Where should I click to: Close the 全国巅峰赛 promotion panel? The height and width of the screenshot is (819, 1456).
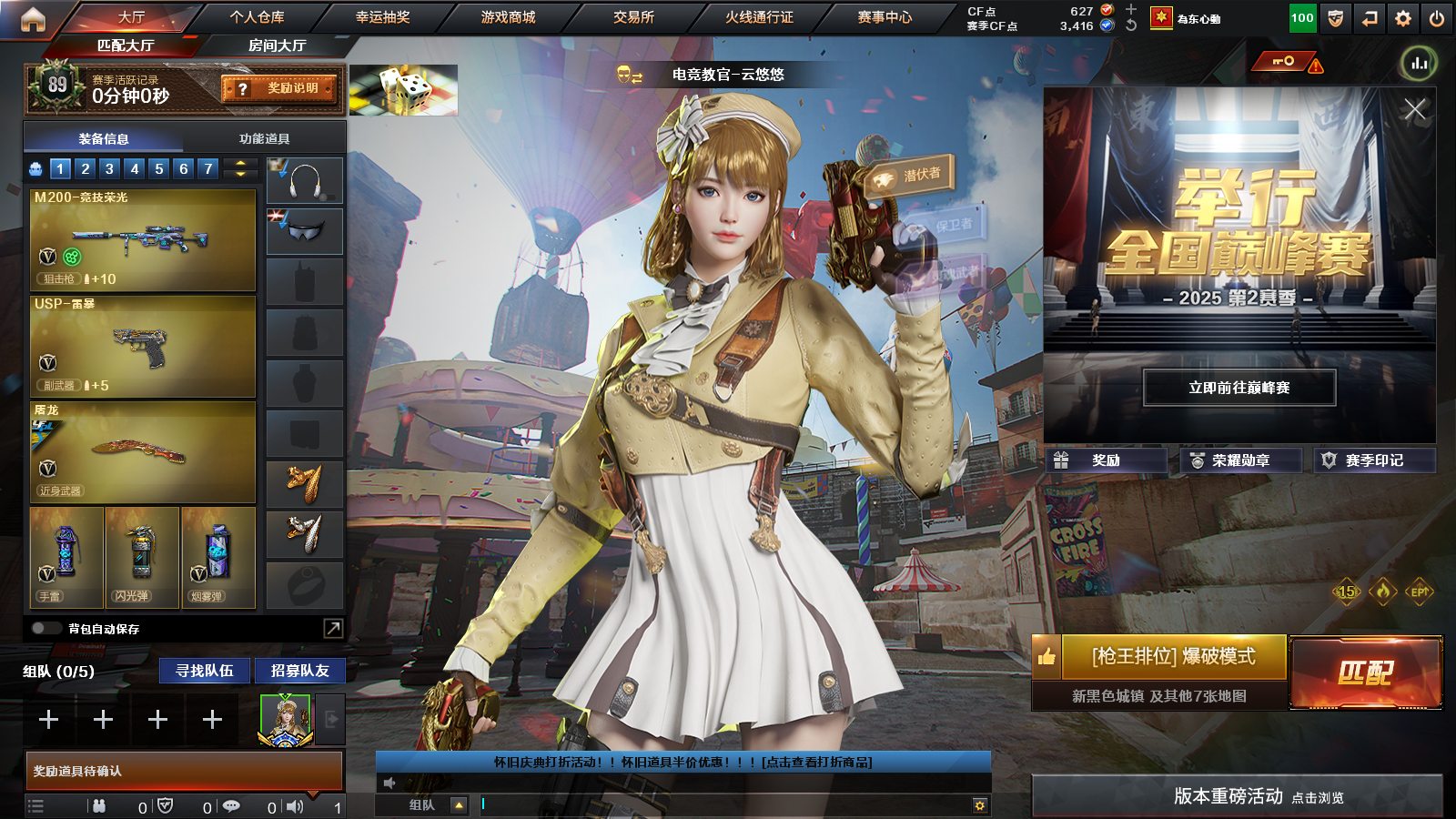pos(1414,110)
